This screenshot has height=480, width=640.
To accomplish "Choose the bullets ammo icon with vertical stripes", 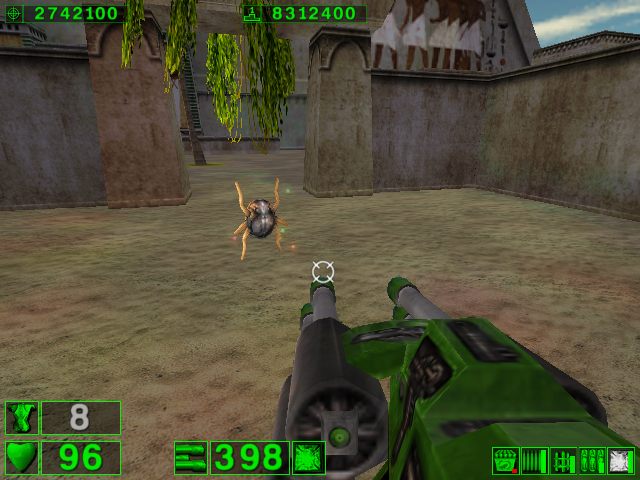I will point(534,461).
